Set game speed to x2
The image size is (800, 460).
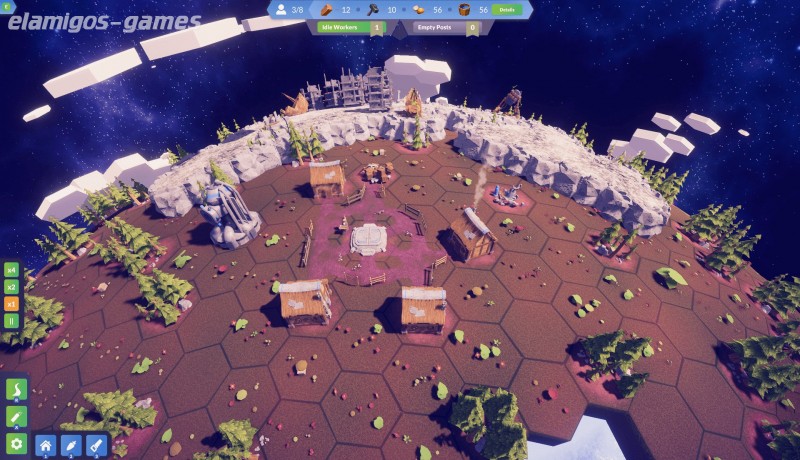click(x=12, y=286)
